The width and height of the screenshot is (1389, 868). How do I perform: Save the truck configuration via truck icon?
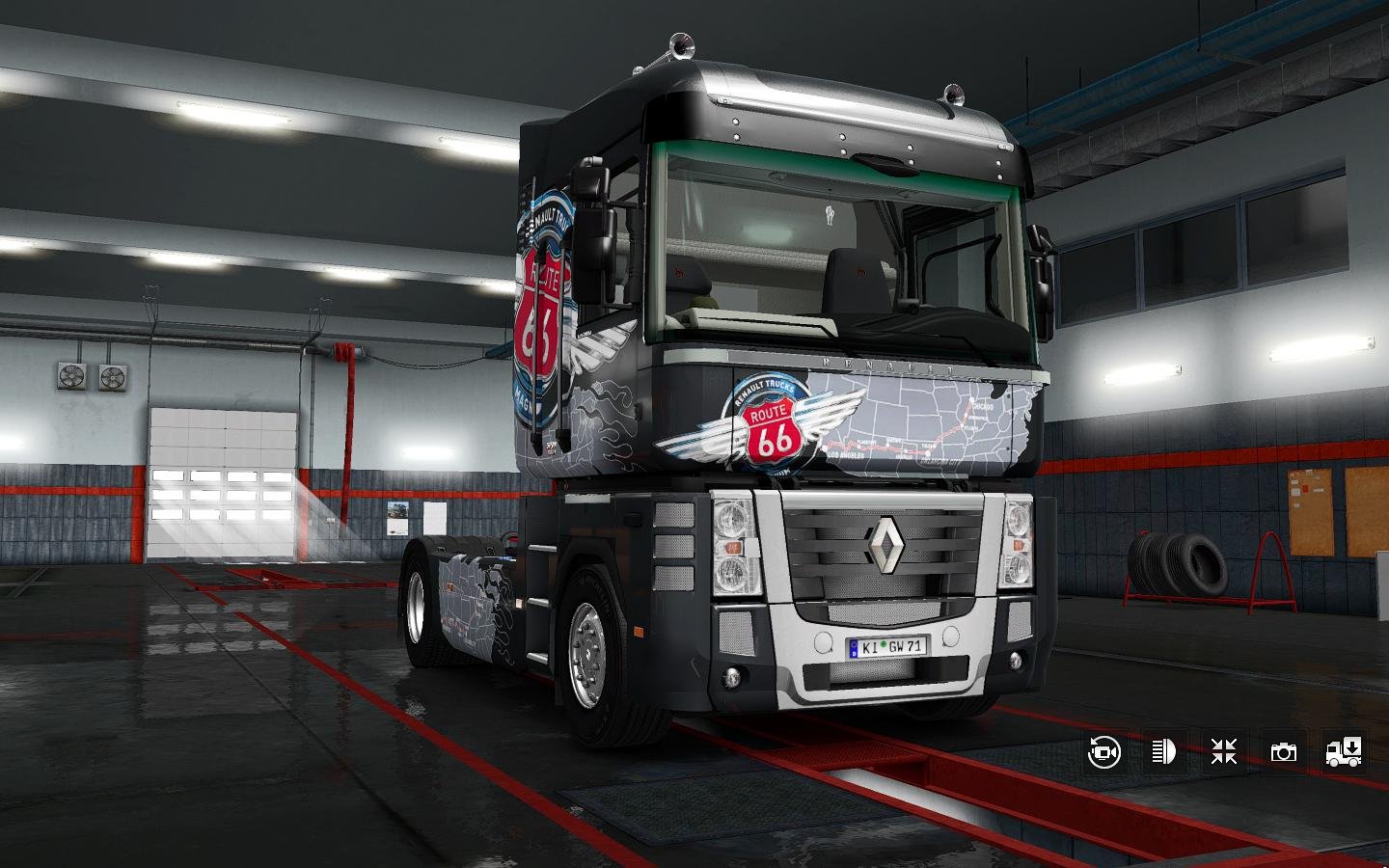(1343, 752)
